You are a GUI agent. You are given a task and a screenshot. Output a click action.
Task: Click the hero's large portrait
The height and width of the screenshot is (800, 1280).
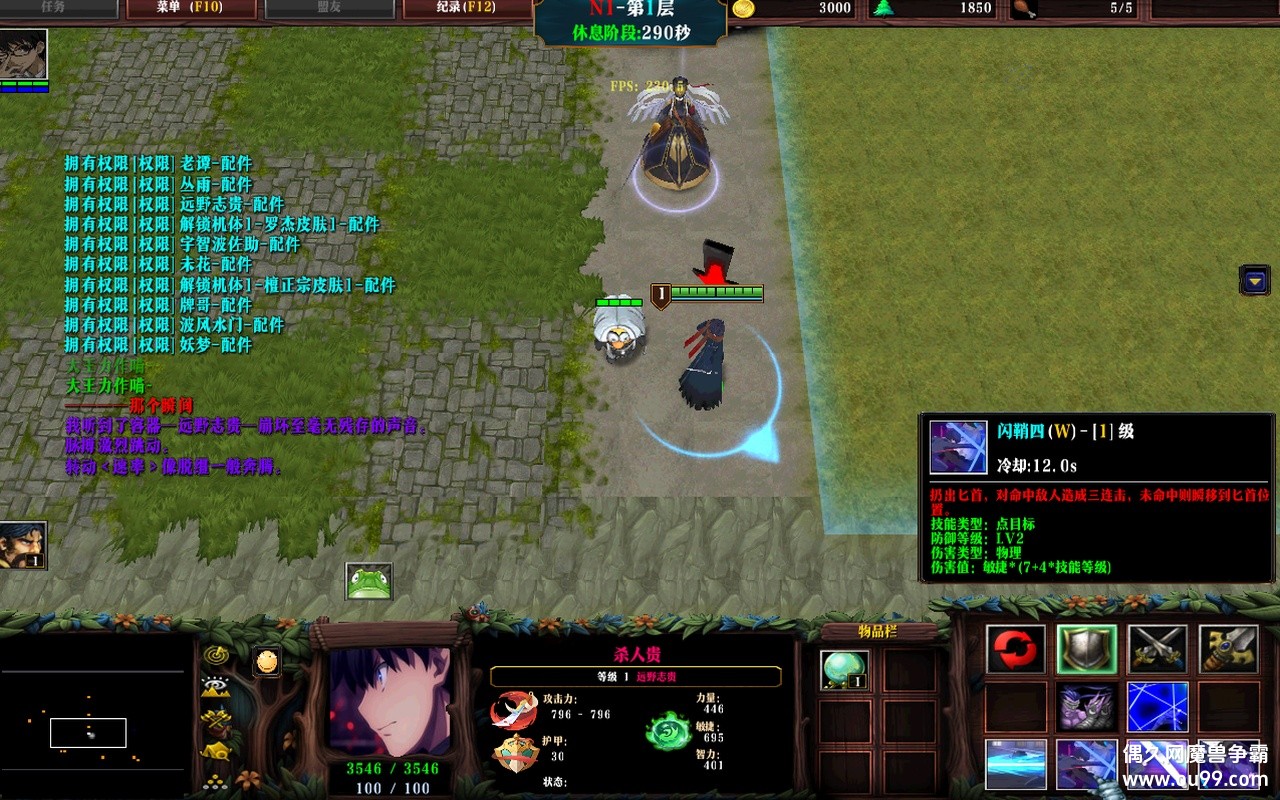click(390, 701)
